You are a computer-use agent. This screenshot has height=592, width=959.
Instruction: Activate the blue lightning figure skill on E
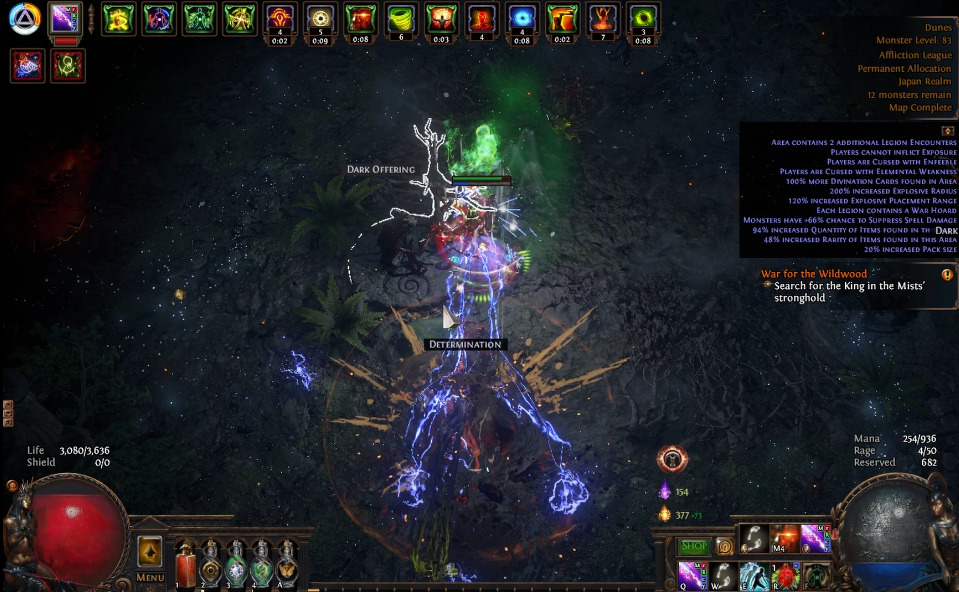[x=754, y=575]
